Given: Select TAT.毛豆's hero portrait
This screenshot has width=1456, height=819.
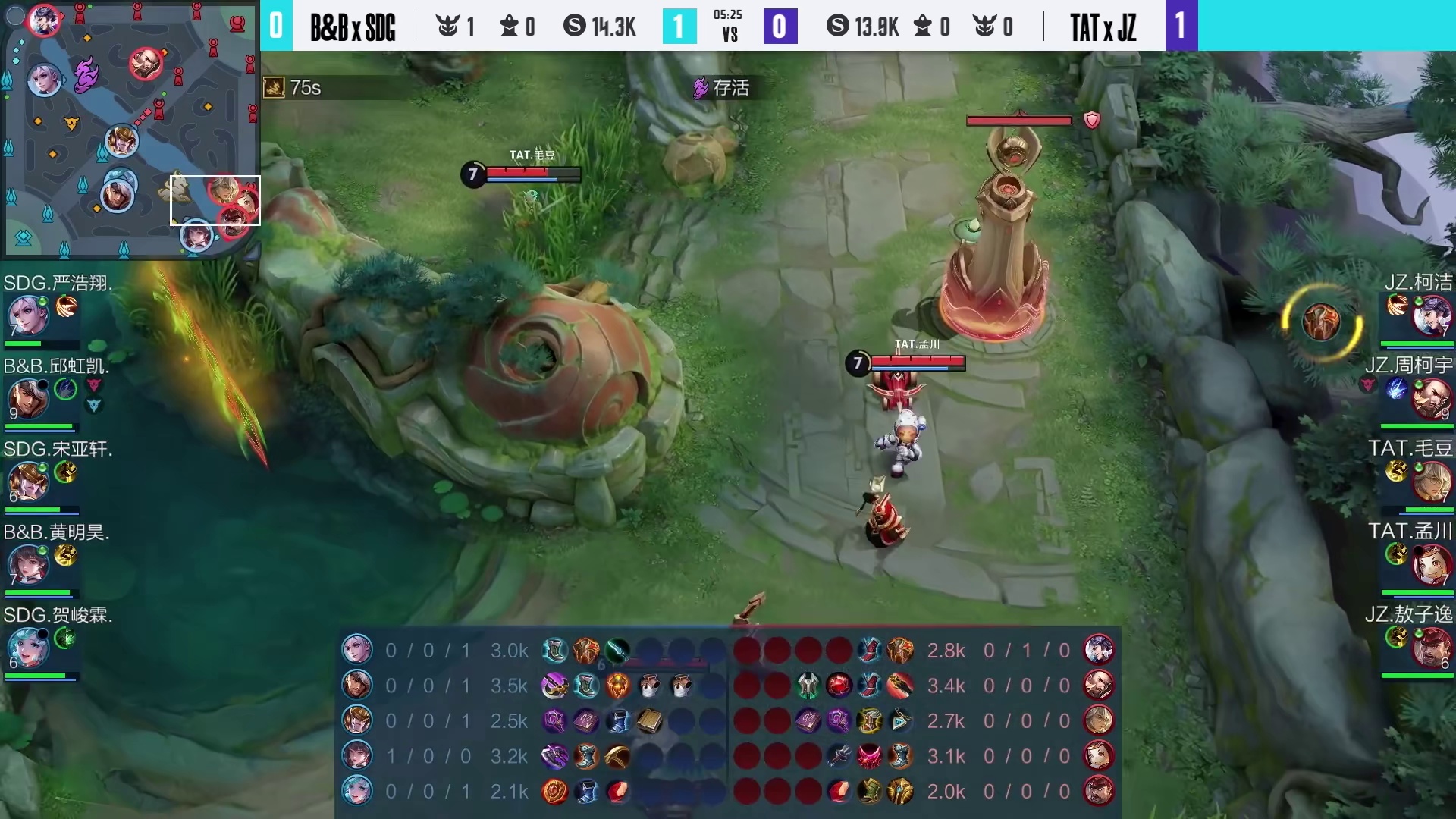Looking at the screenshot, I should point(1431,482).
